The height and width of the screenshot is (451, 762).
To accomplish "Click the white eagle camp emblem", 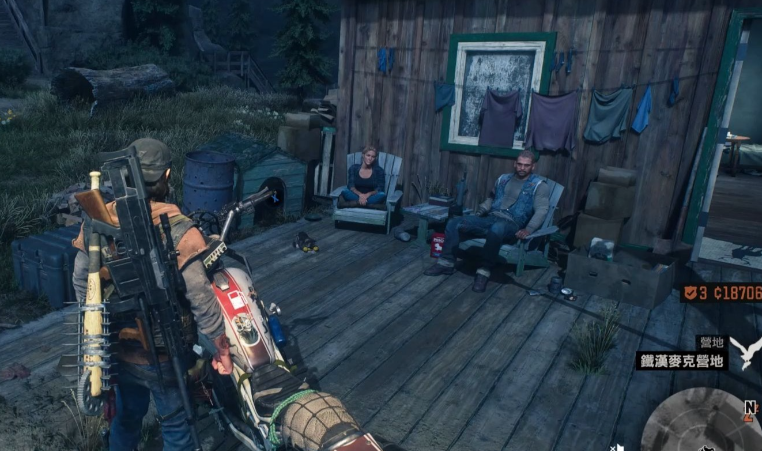I will (x=745, y=351).
